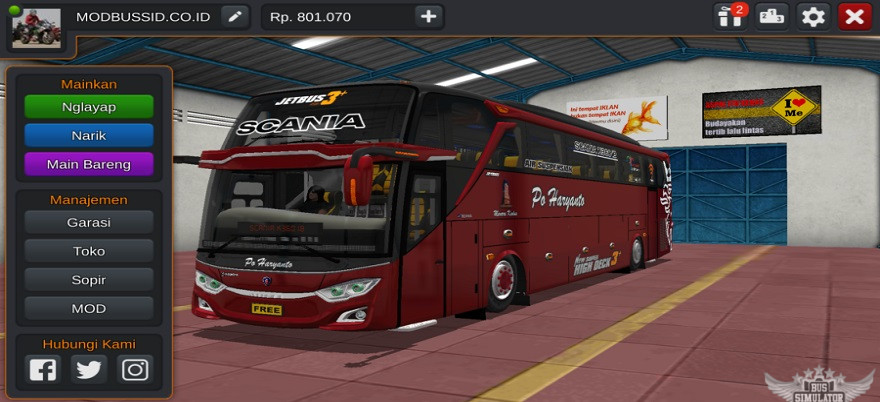Visit the Facebook page icon
Image resolution: width=880 pixels, height=402 pixels.
coord(43,369)
